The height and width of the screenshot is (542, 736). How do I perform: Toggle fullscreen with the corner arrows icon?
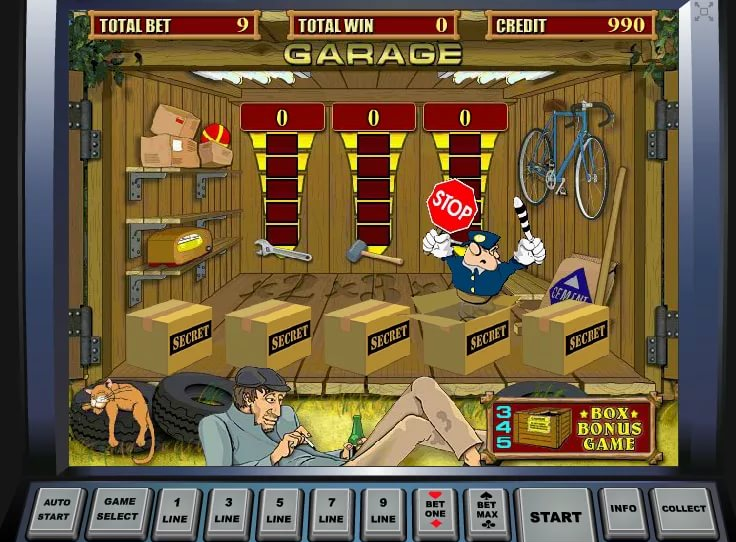tap(705, 12)
